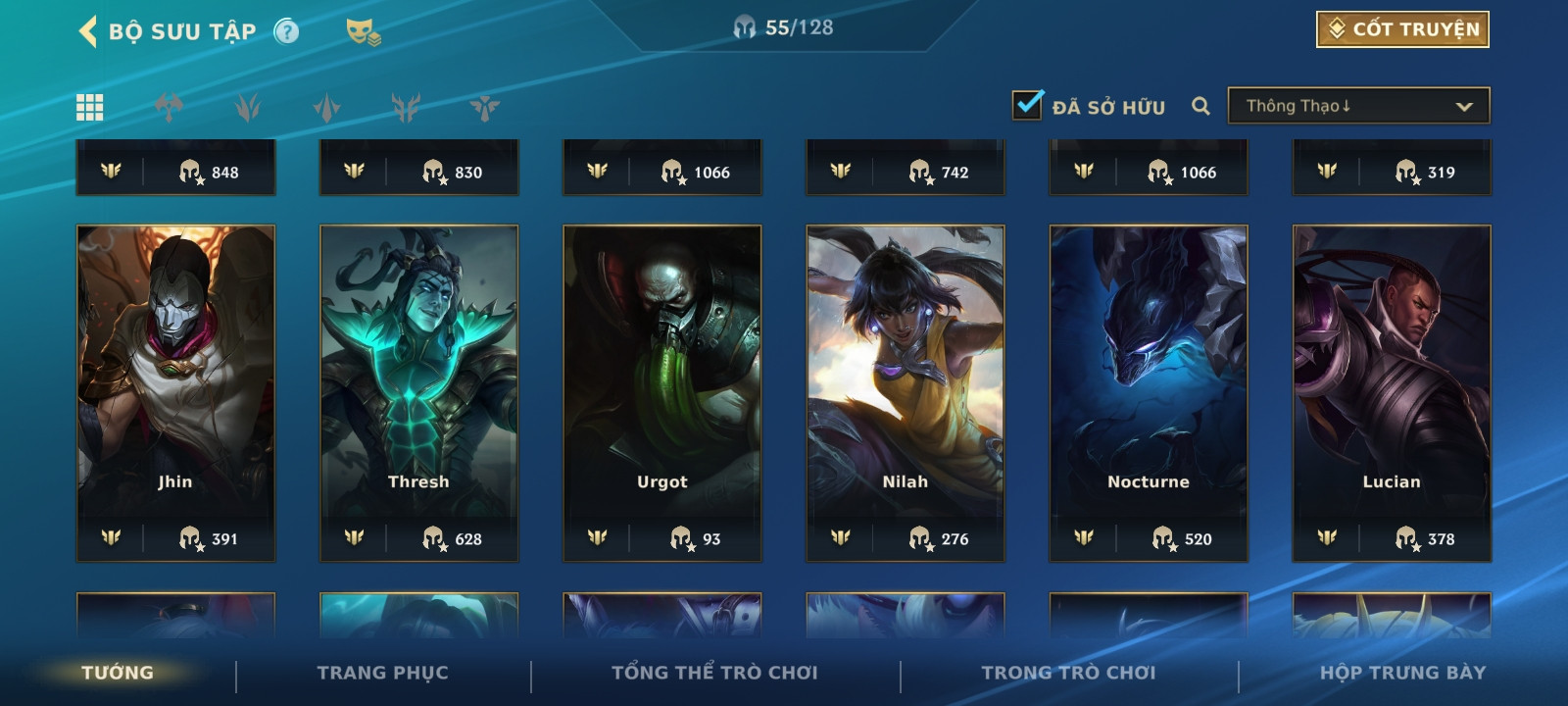Click the mask and coins icon
The width and height of the screenshot is (1568, 706).
363,32
